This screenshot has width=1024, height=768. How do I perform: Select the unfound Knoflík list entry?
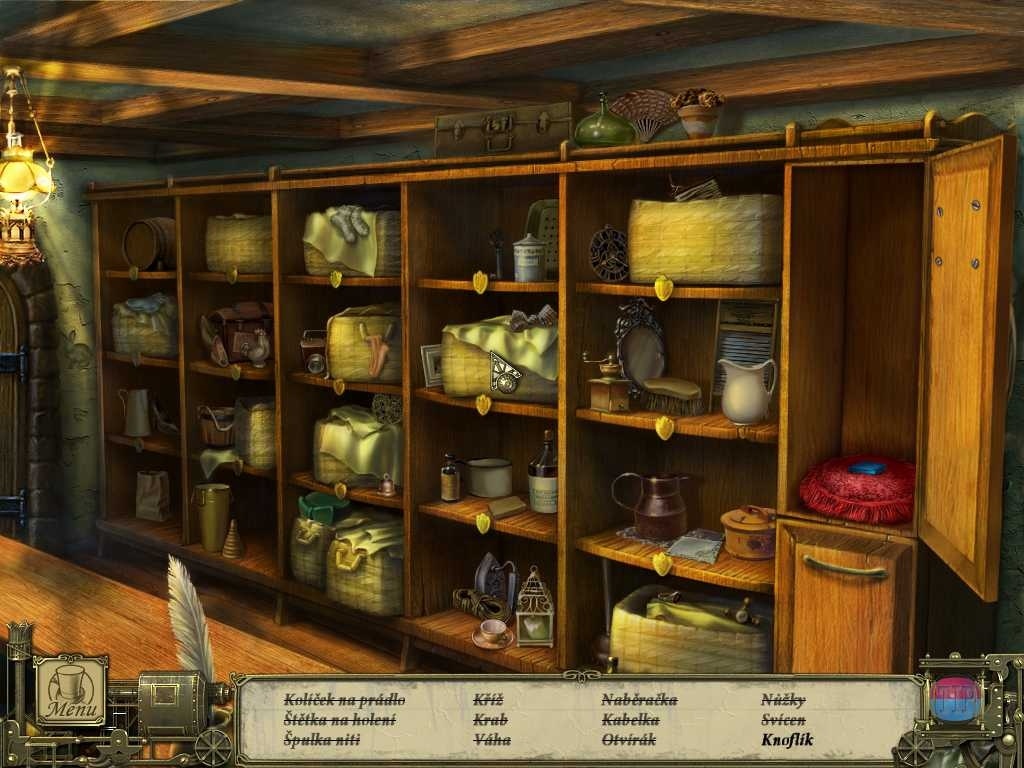tap(787, 740)
